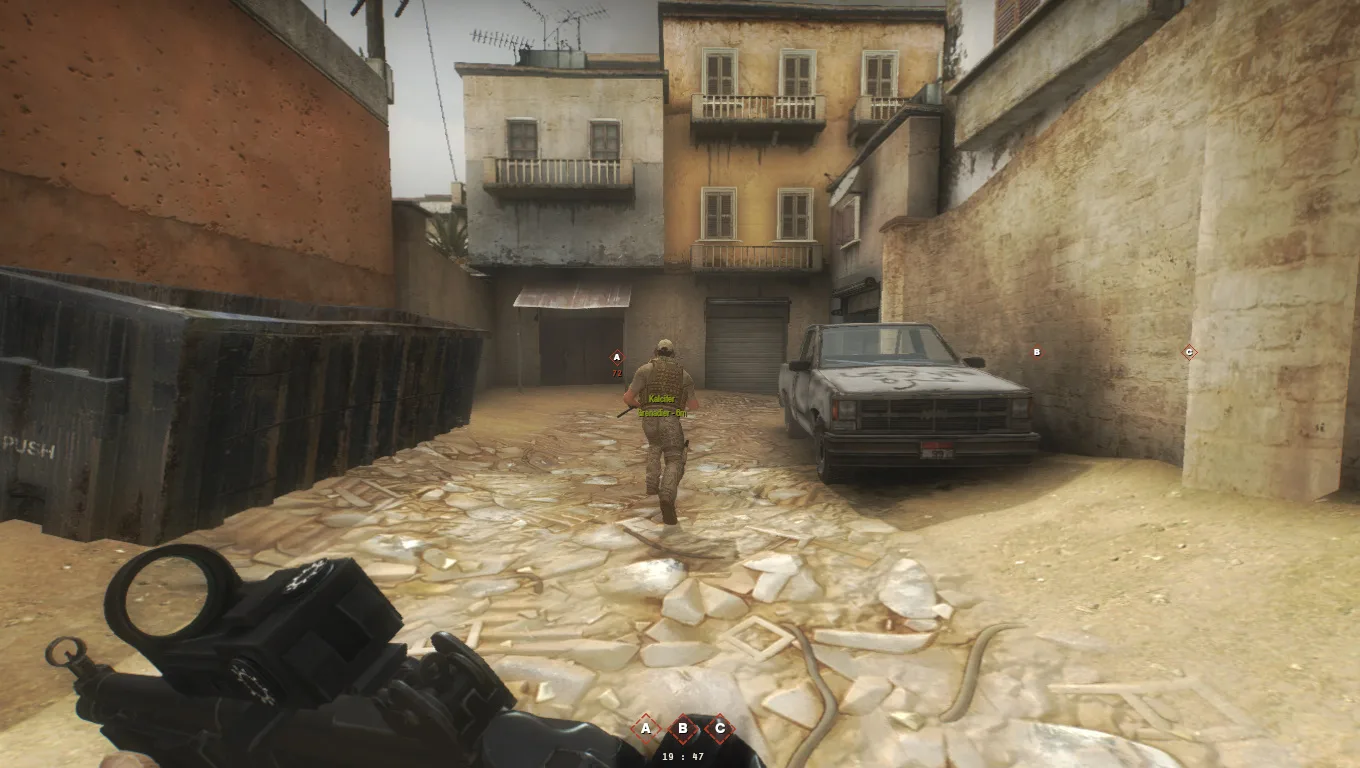Click the objective C marker at far right

(x=1188, y=352)
